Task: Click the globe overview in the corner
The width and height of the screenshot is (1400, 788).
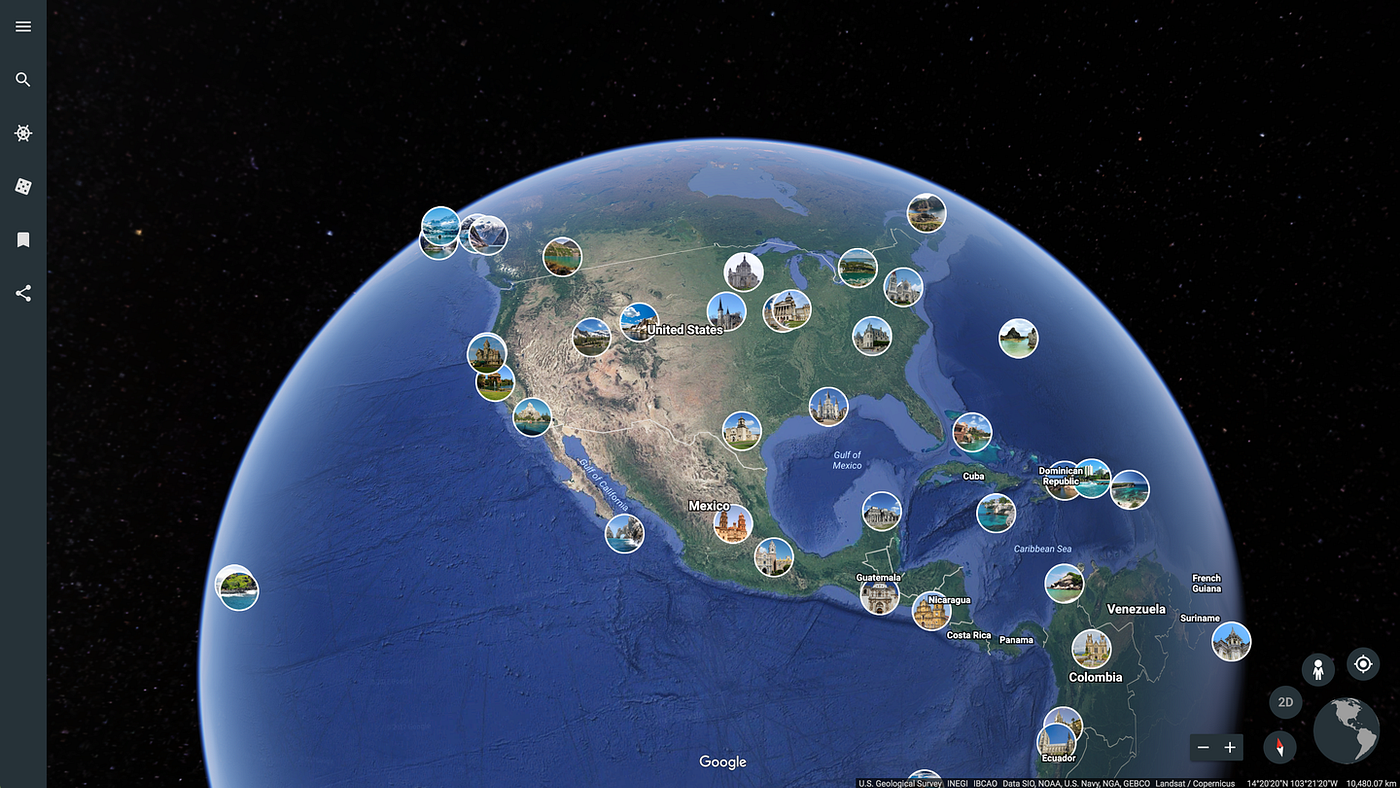Action: tap(1346, 730)
